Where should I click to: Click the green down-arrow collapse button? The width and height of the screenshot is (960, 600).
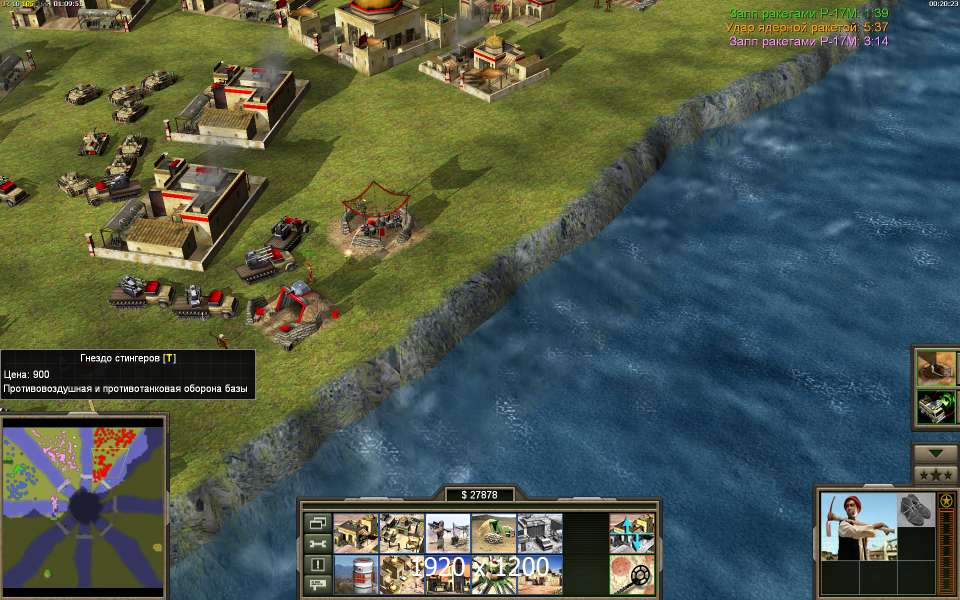tap(936, 453)
